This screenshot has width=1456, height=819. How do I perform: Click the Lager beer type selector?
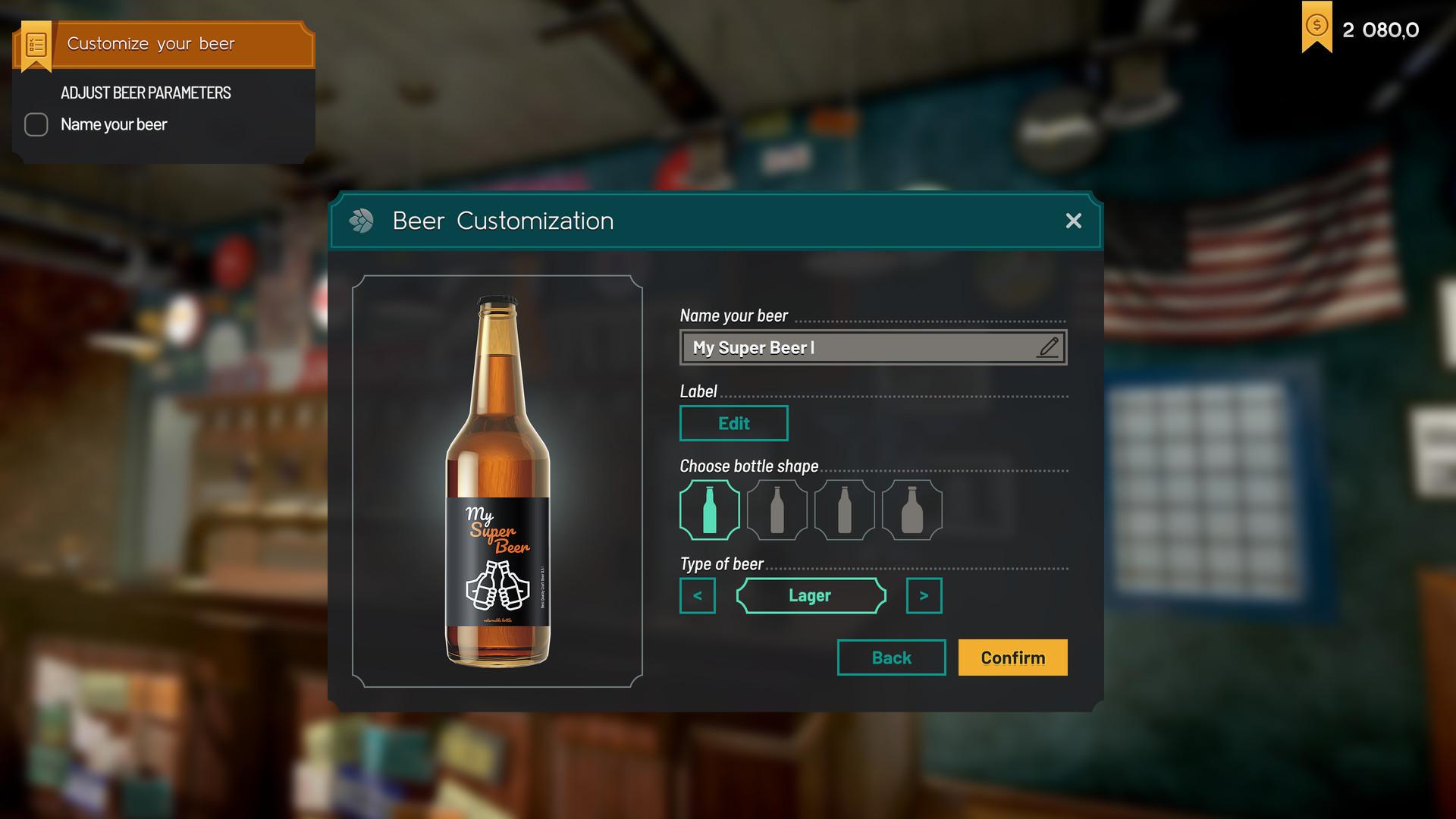810,595
